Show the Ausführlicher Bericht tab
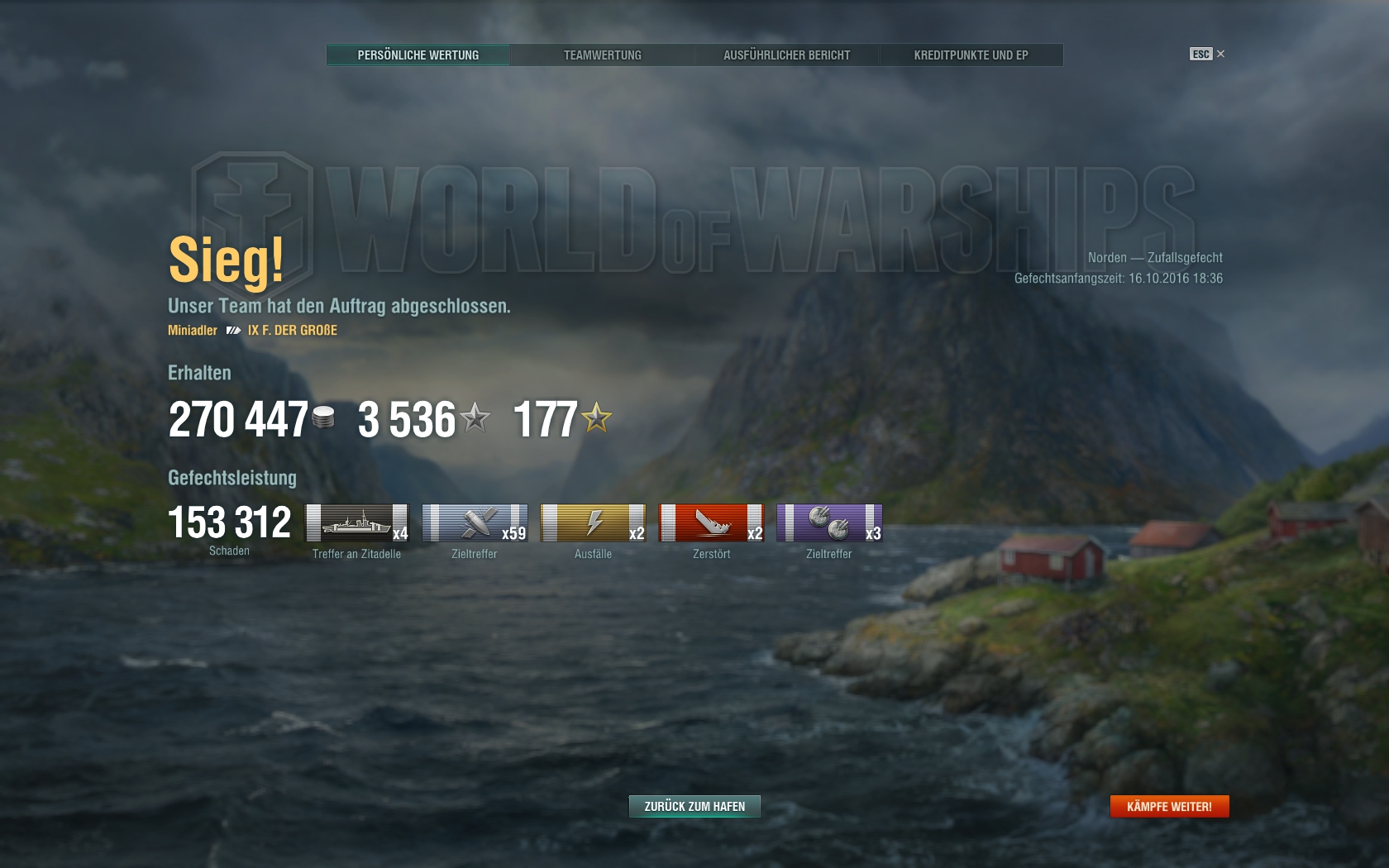 tap(786, 55)
